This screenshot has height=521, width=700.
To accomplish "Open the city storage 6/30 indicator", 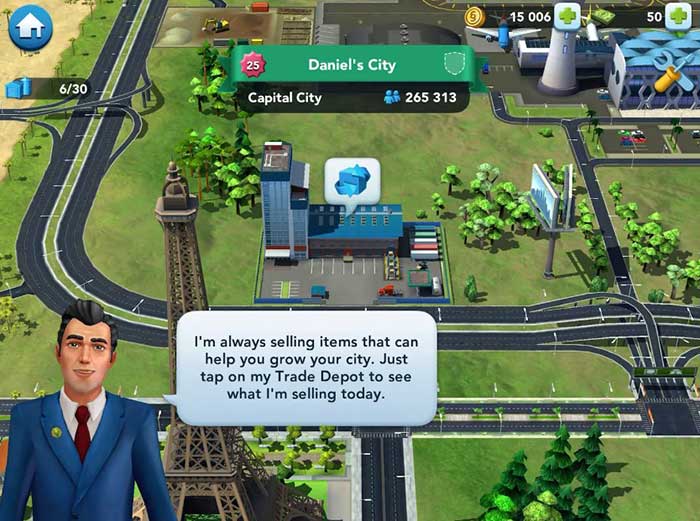I will pos(49,88).
